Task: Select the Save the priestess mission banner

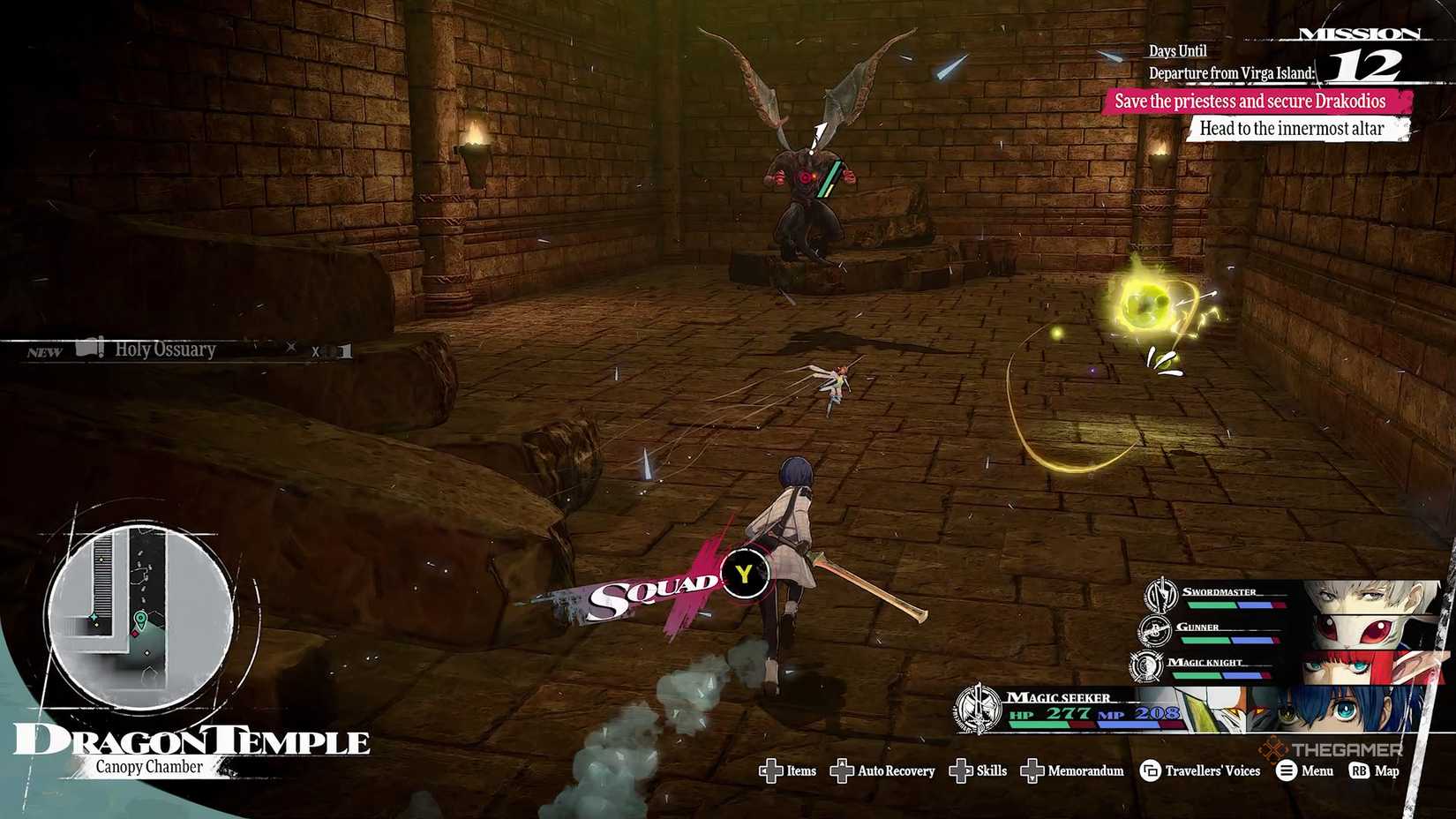Action: [x=1250, y=101]
